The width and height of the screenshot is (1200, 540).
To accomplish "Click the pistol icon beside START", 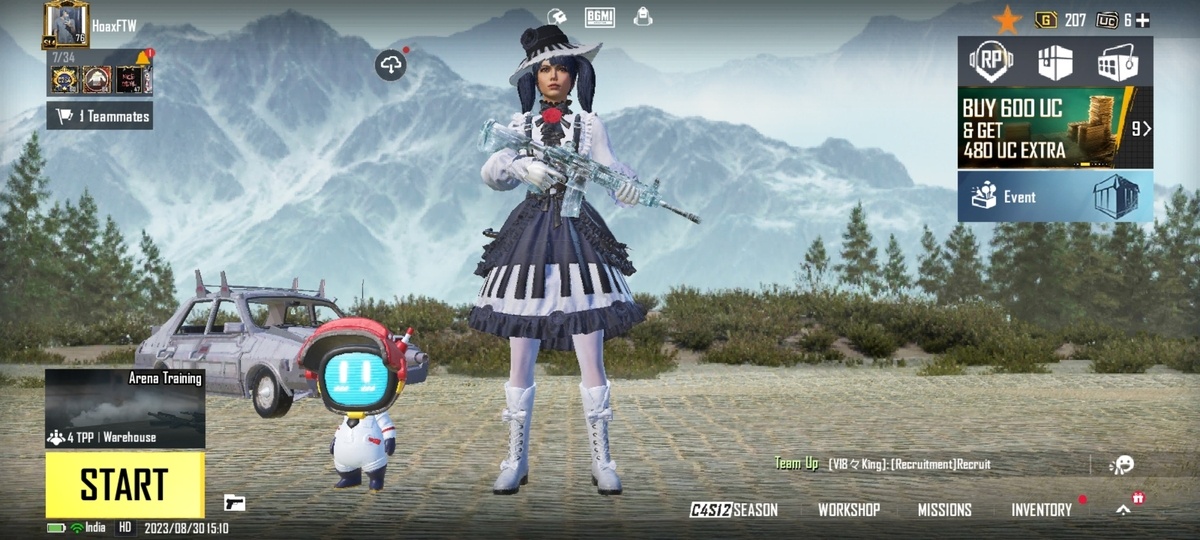I will tap(234, 502).
